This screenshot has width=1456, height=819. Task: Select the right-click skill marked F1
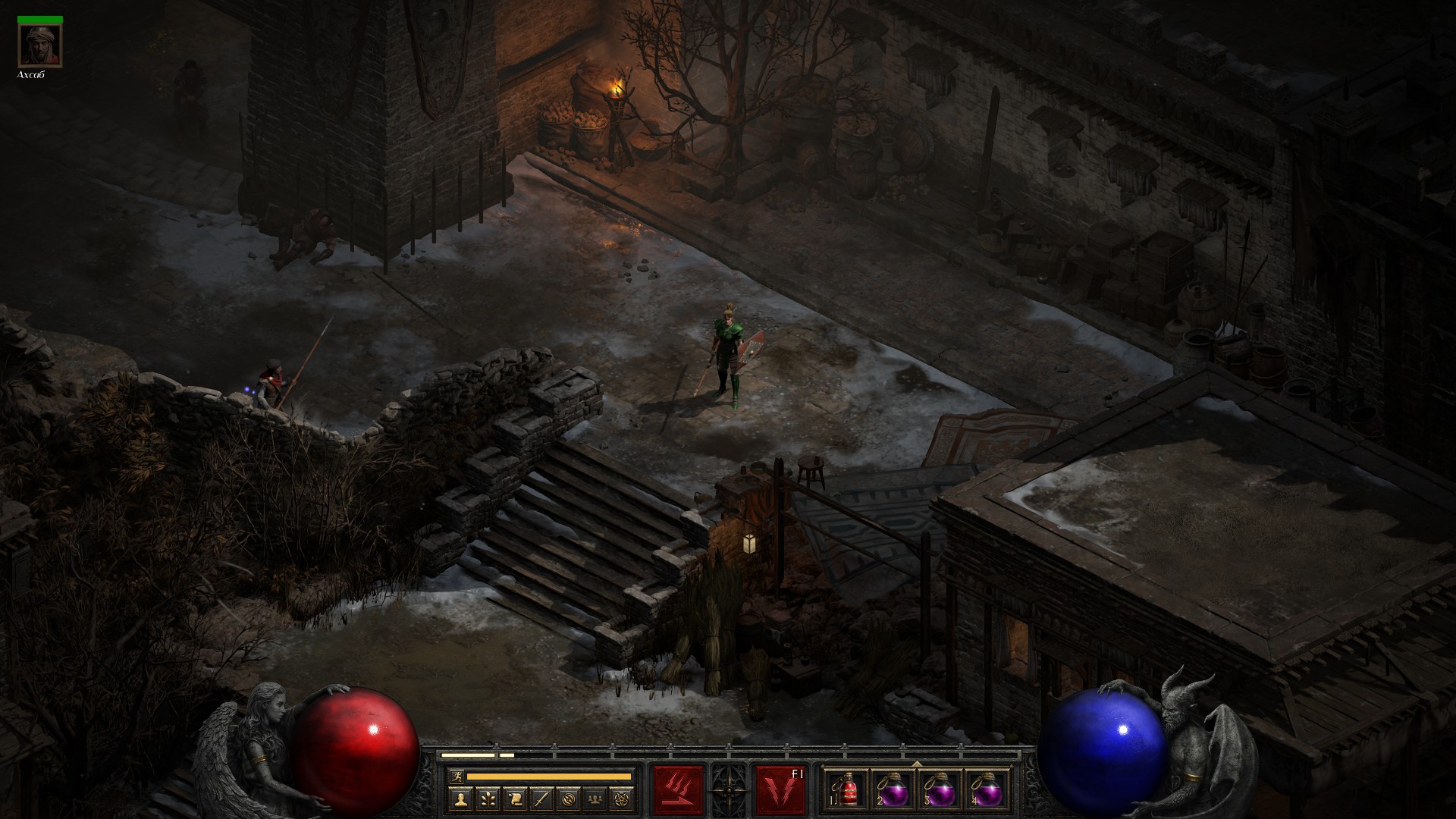780,789
